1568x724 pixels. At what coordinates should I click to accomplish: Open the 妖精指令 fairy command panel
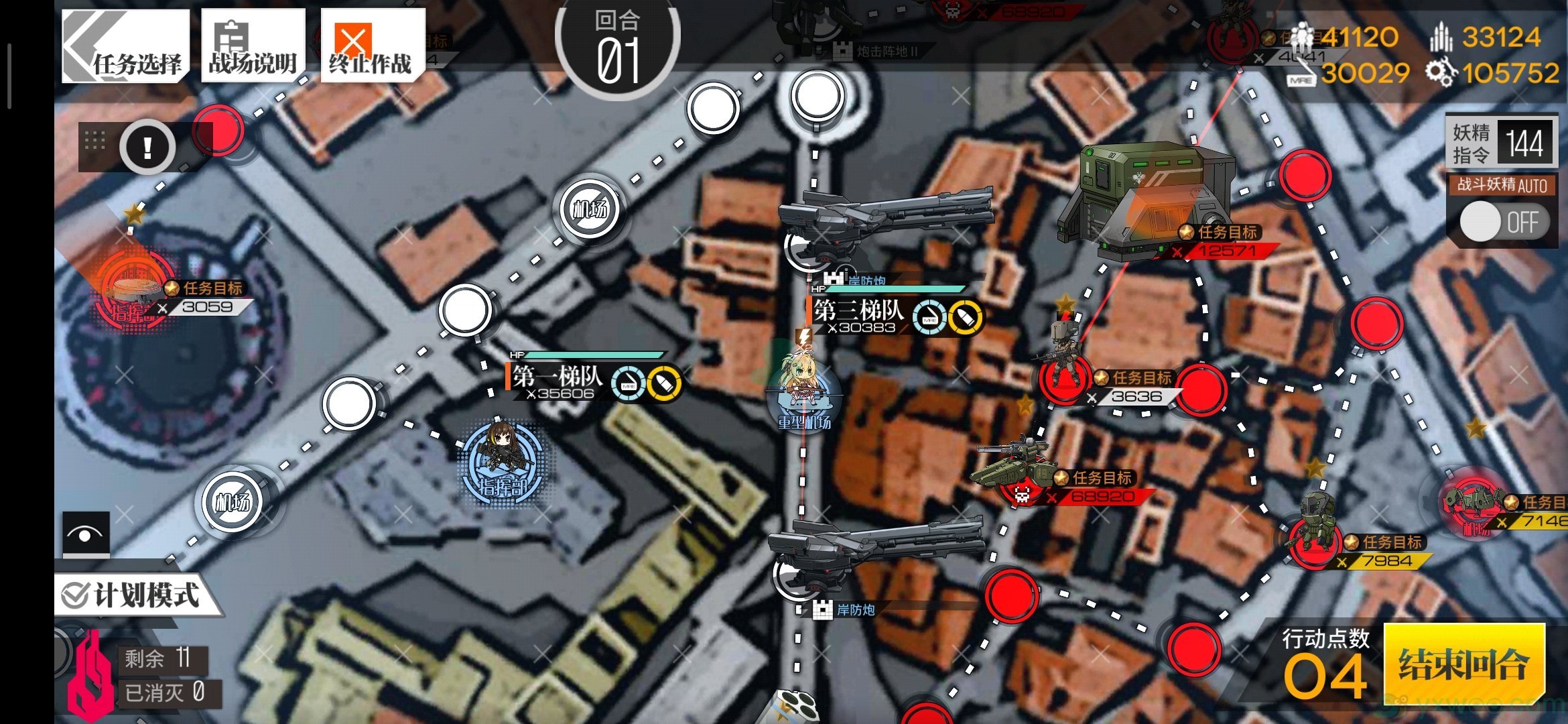[1500, 143]
